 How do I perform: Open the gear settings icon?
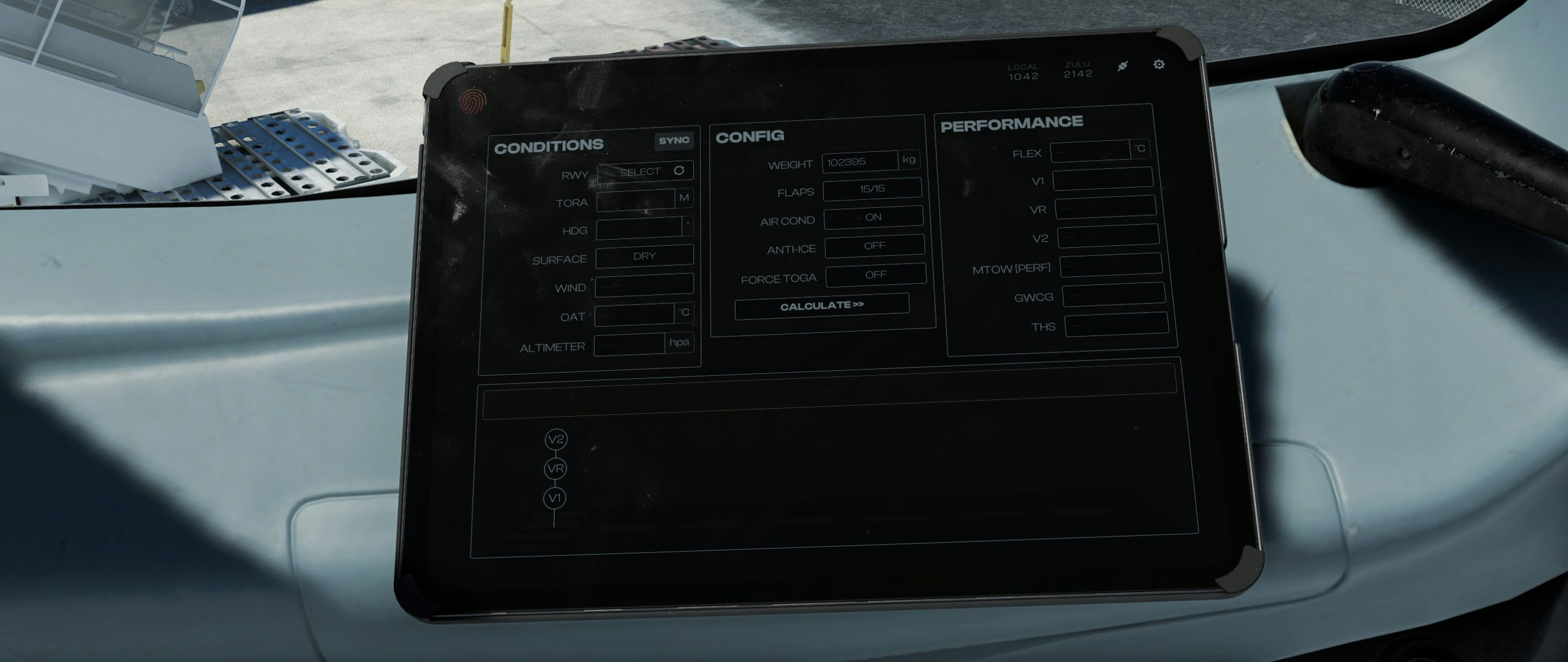pos(1159,64)
